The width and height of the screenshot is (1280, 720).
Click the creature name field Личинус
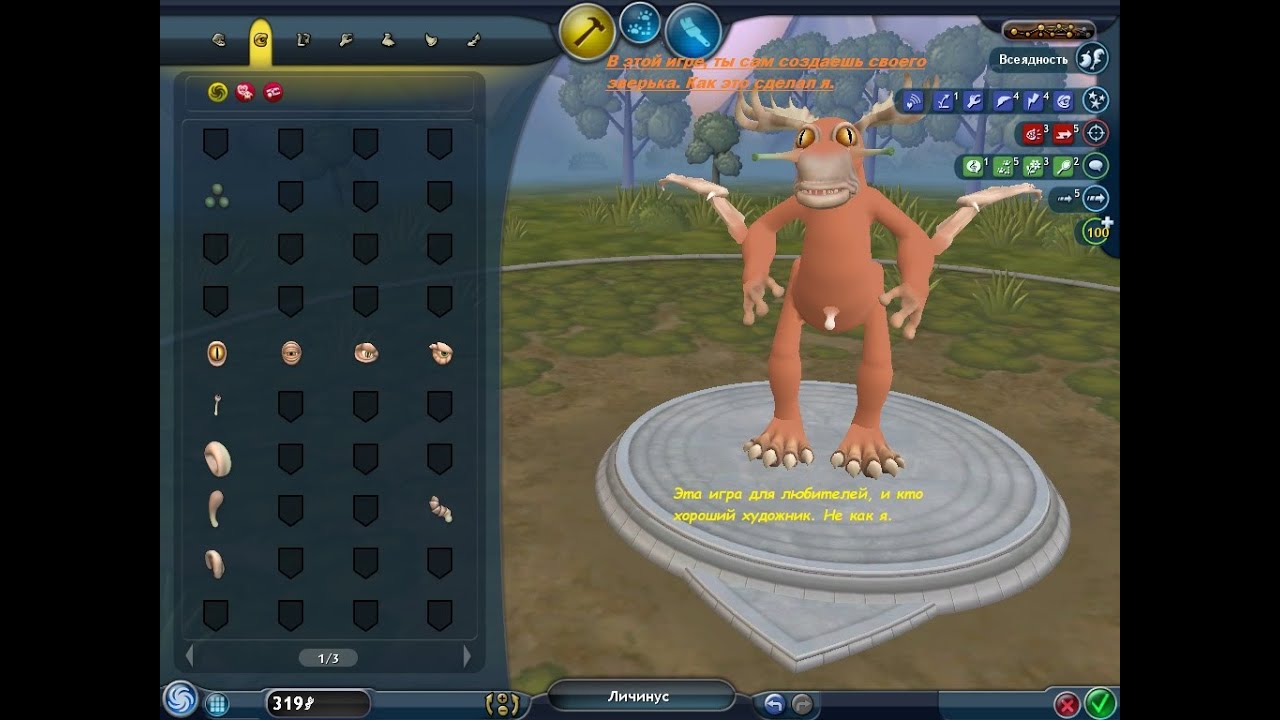[x=640, y=696]
